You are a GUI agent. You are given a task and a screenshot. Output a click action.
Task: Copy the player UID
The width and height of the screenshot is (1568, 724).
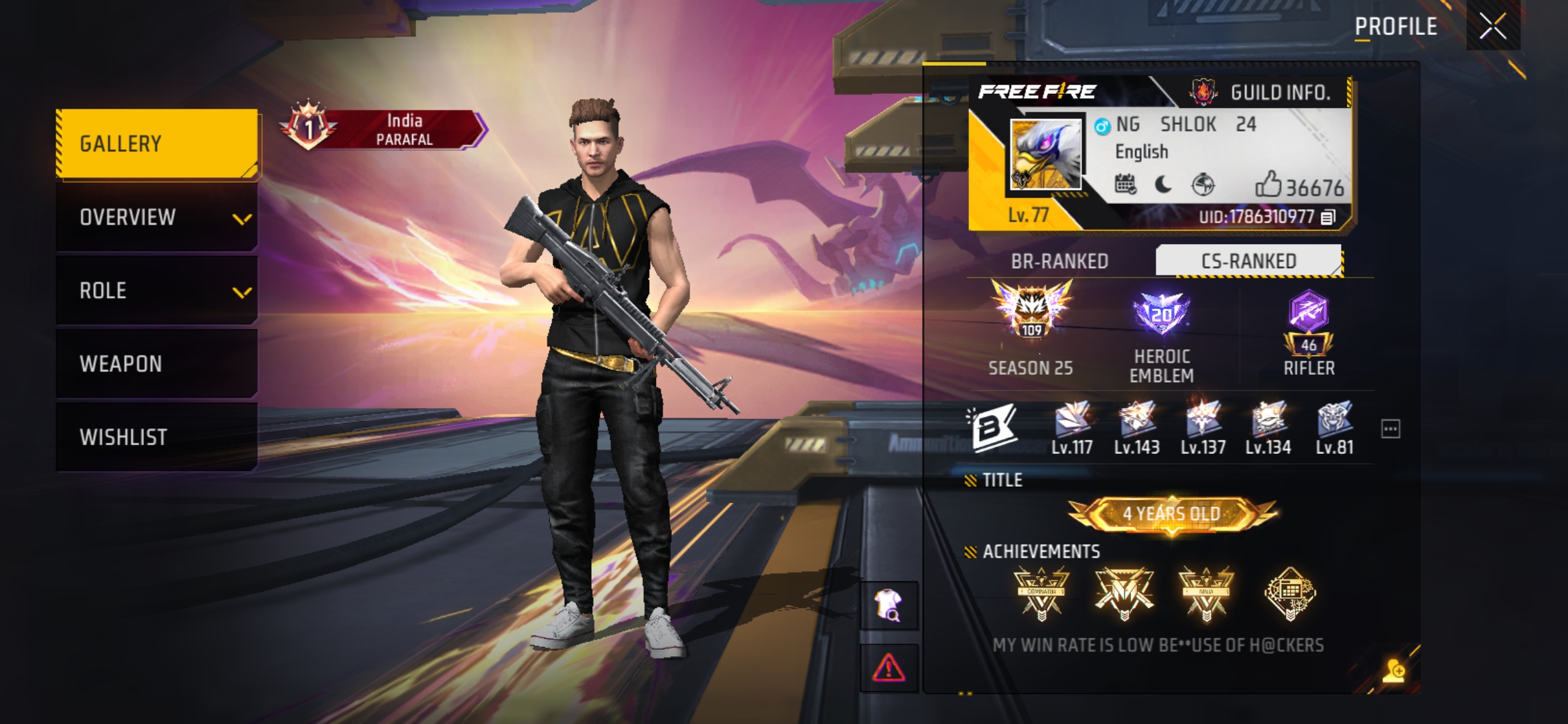click(1327, 217)
